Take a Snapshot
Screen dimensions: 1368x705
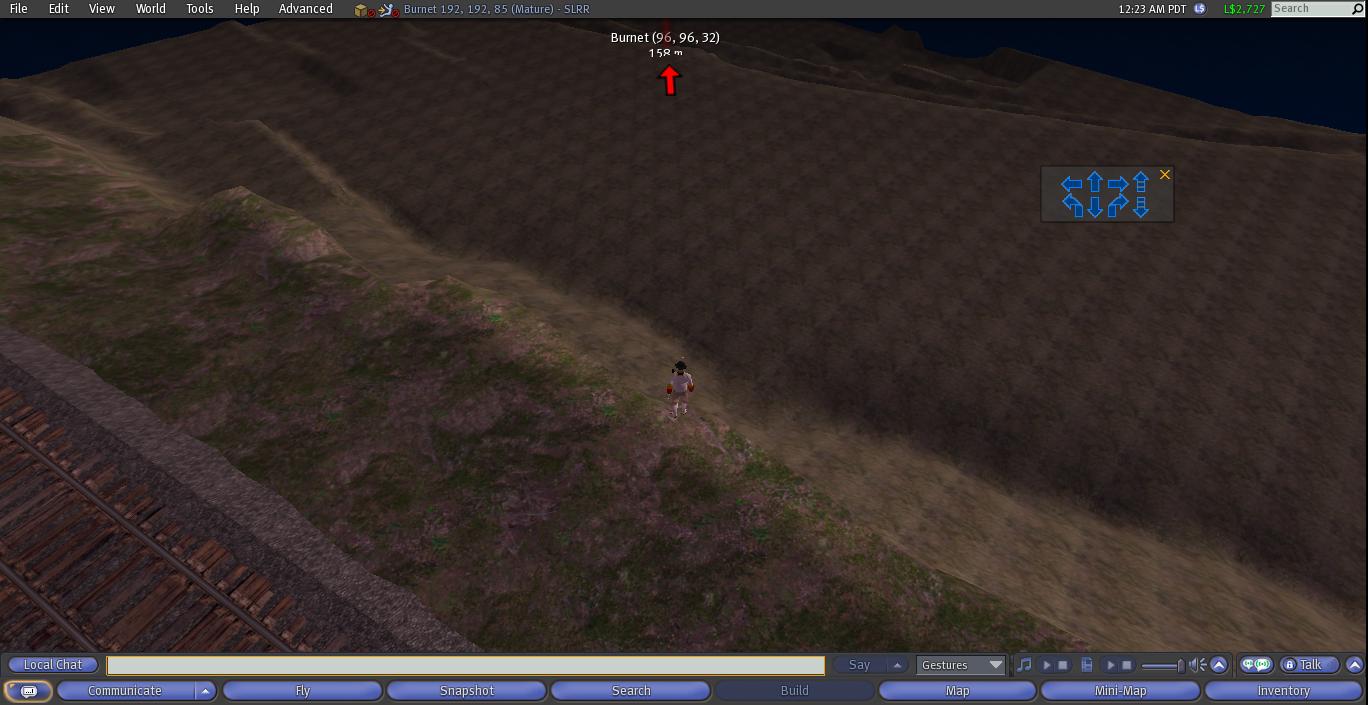click(x=467, y=691)
